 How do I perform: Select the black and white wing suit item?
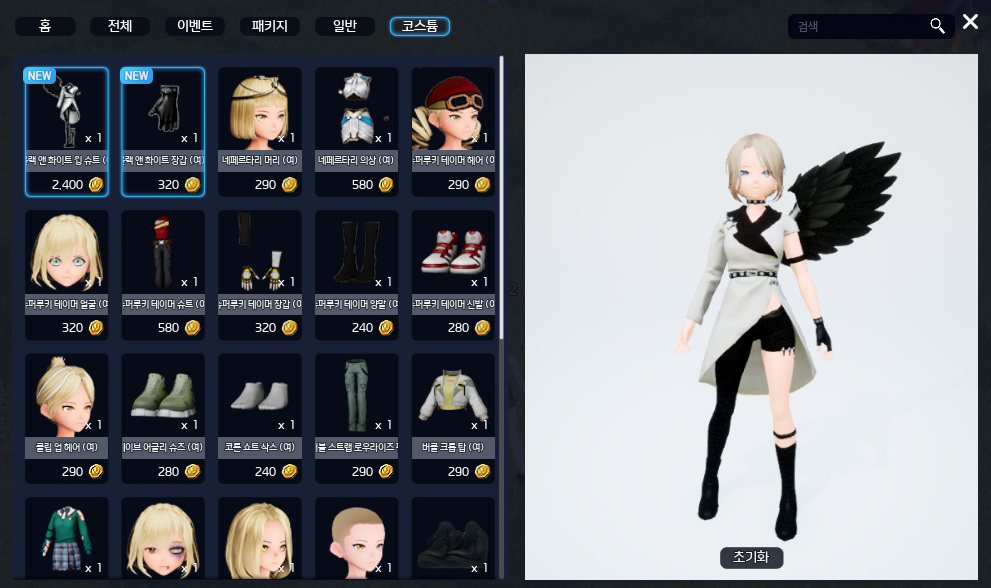(66, 110)
